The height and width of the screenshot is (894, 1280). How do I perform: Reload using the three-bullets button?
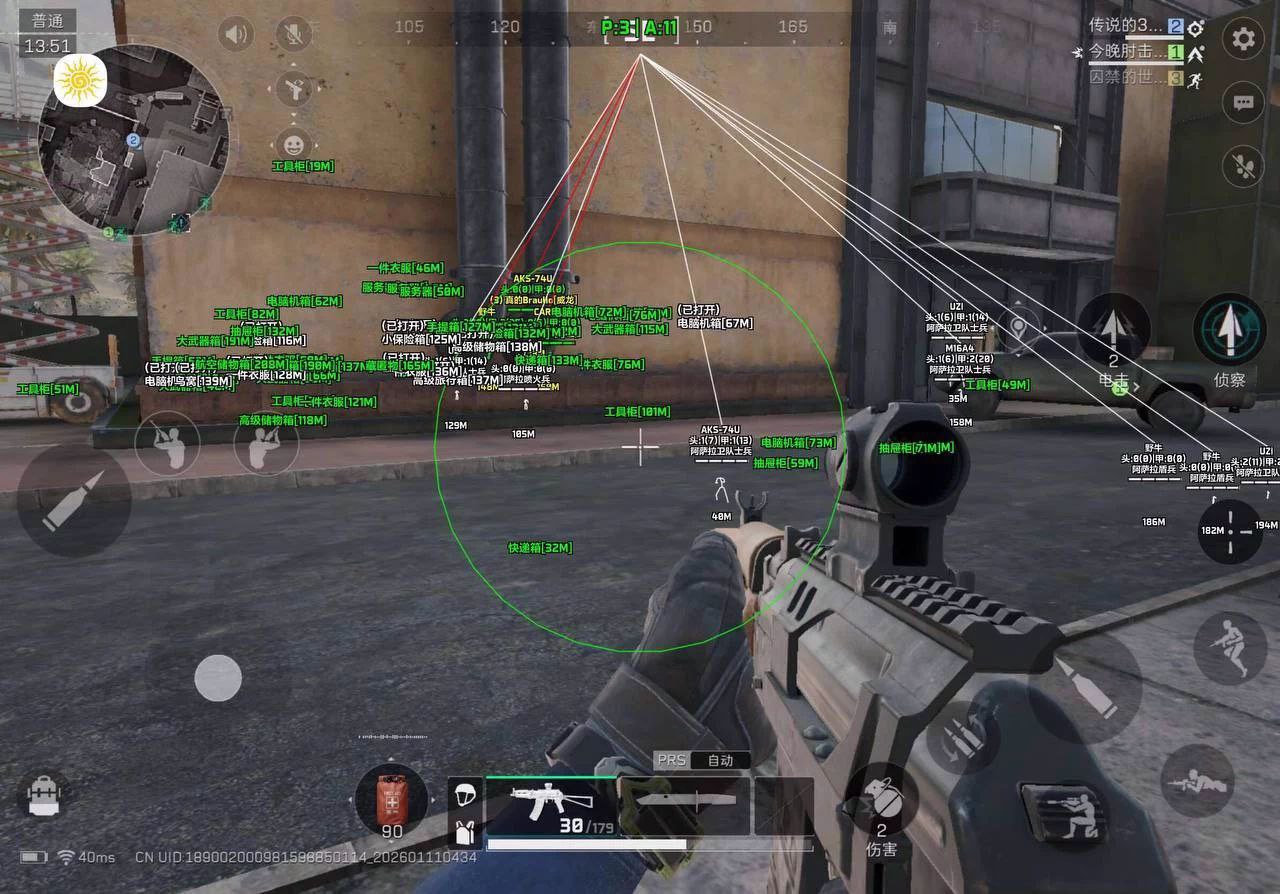[964, 737]
